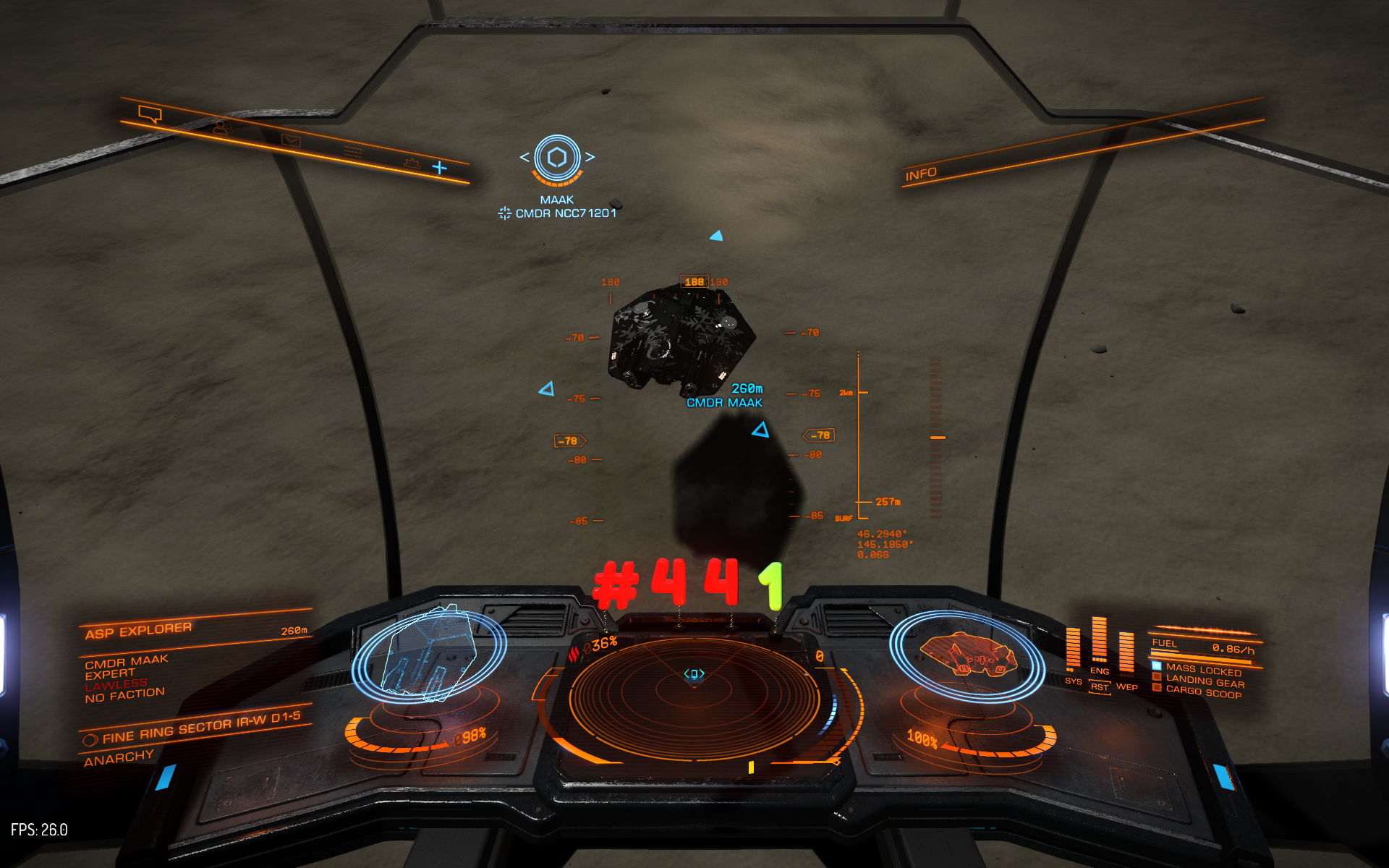Switch to the friends tab in comms
This screenshot has width=1389, height=868.
pyautogui.click(x=221, y=128)
